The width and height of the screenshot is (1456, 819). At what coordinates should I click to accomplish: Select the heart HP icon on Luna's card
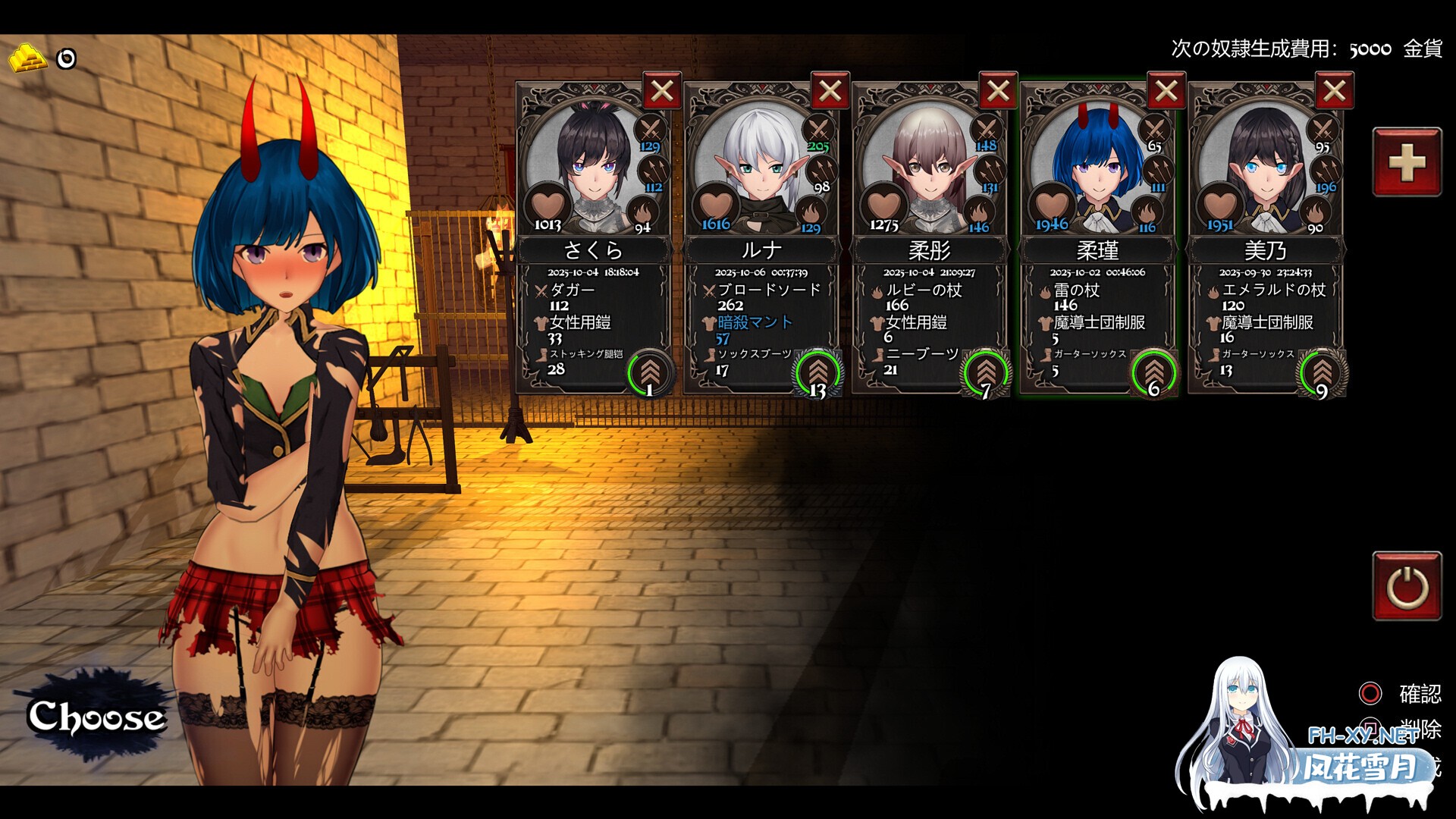tap(717, 205)
